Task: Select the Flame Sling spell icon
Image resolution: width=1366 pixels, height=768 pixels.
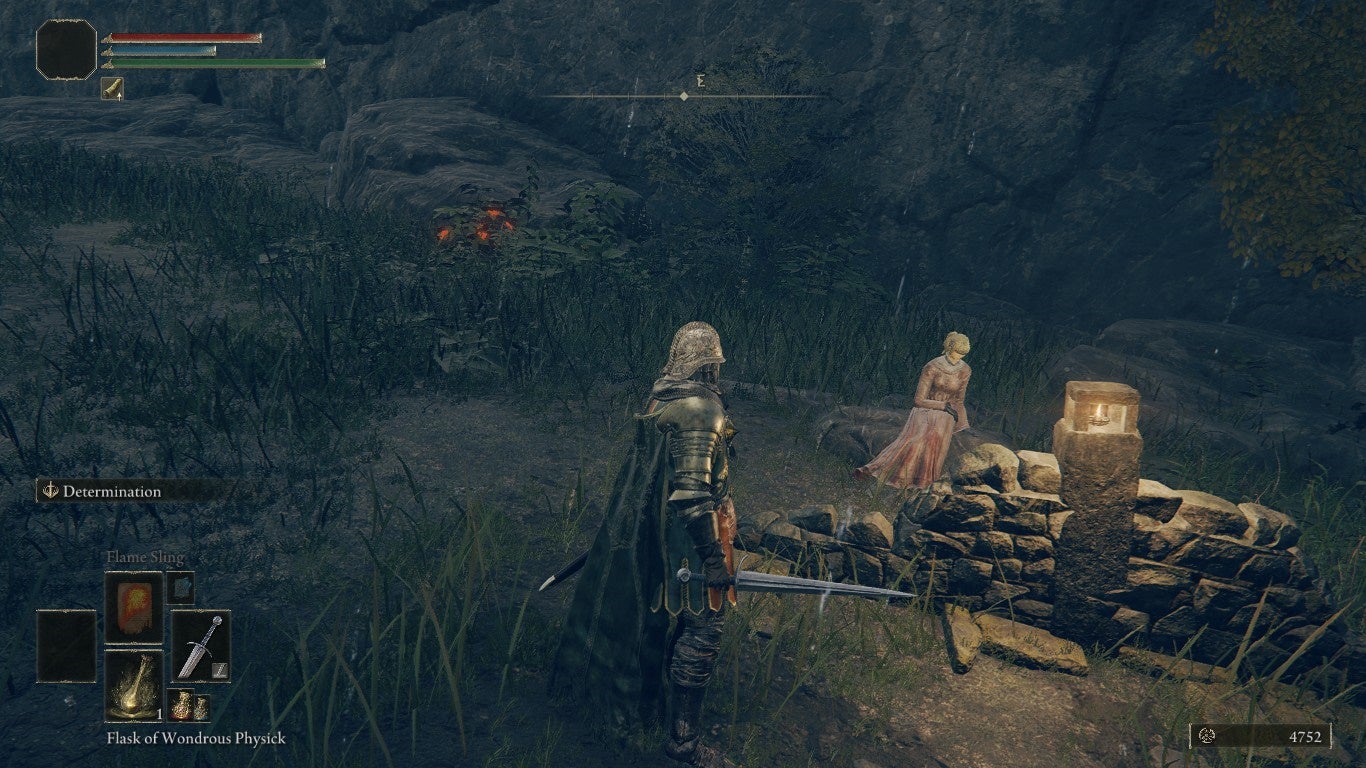Action: coord(134,607)
